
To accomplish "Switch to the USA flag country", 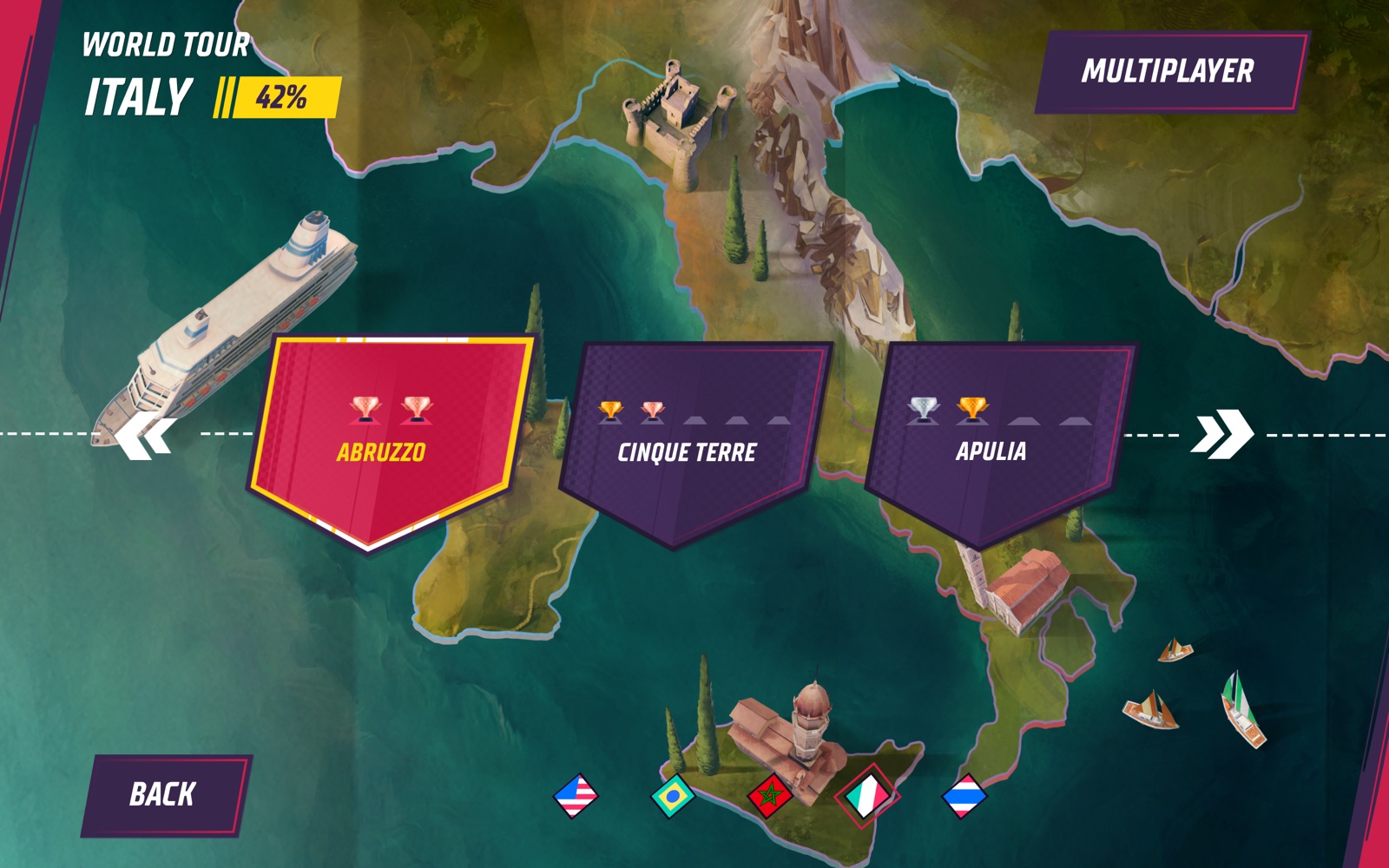I will coord(576,795).
